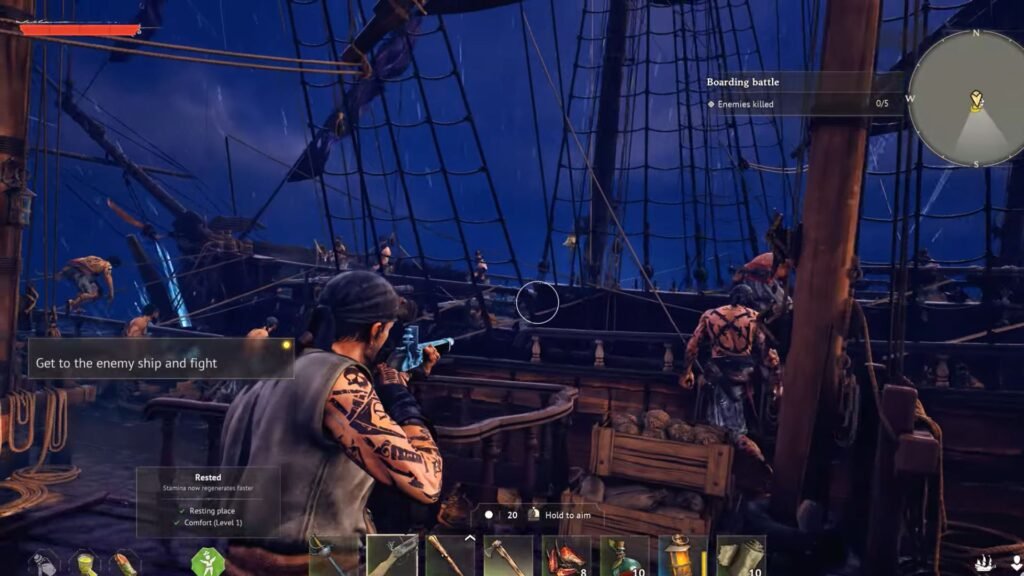Screen dimensions: 1024x576
Task: Choose the bandage rolls hotbar slot
Action: [x=740, y=556]
